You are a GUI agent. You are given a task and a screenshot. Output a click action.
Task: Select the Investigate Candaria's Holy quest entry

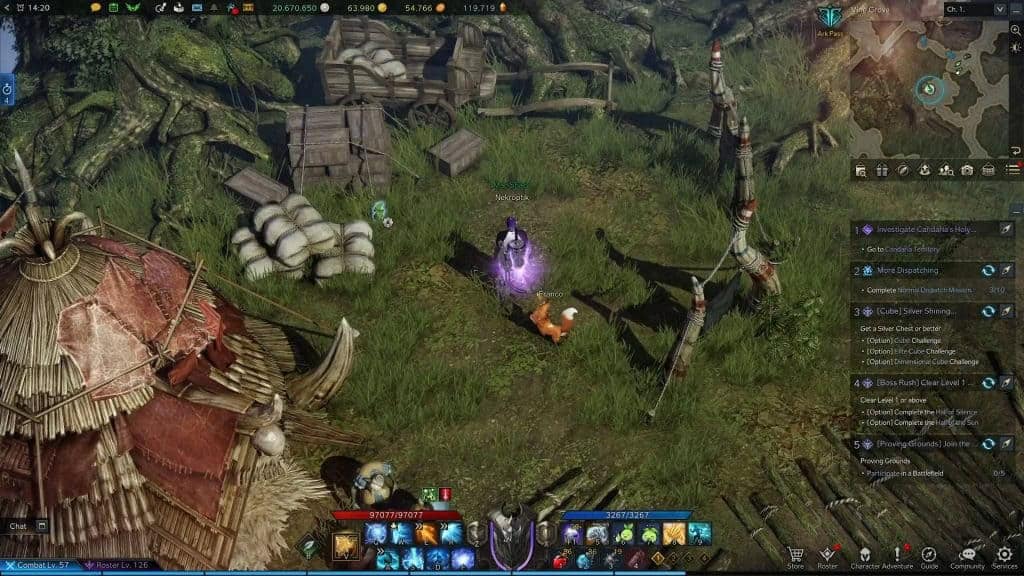coord(925,230)
